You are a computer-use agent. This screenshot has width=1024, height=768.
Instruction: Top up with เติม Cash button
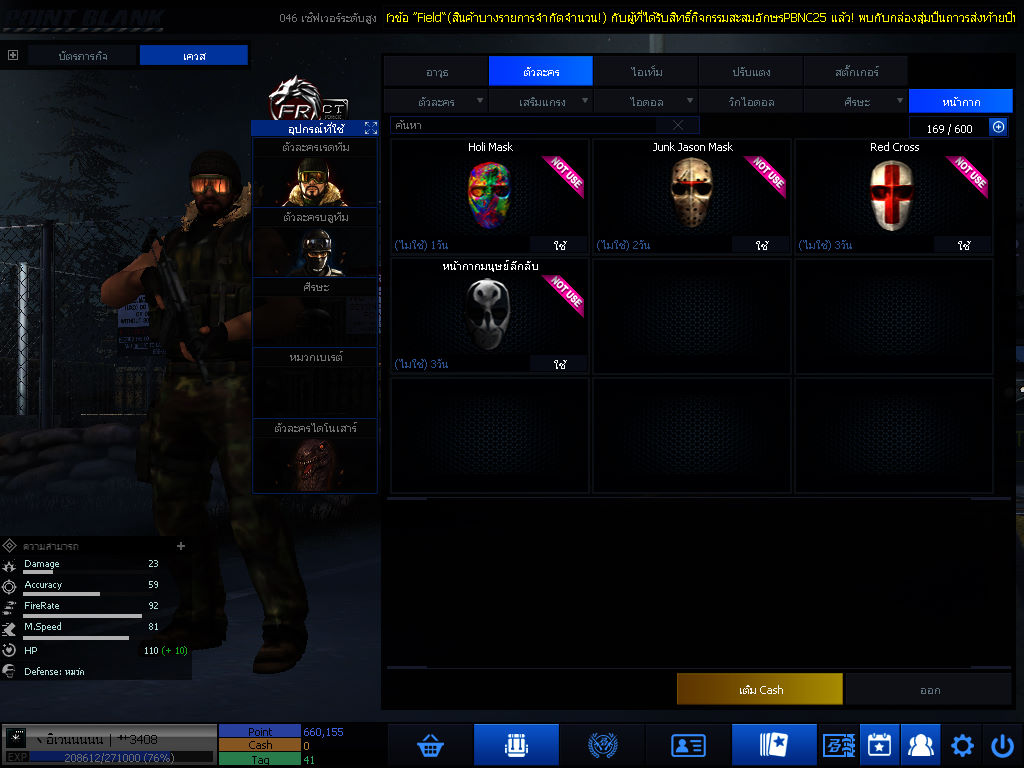[760, 689]
